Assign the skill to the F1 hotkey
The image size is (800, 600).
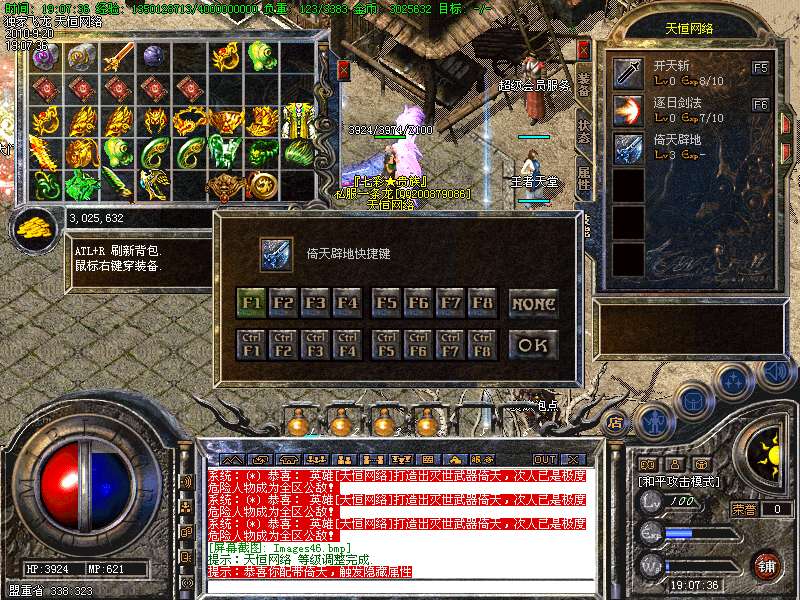tap(252, 302)
